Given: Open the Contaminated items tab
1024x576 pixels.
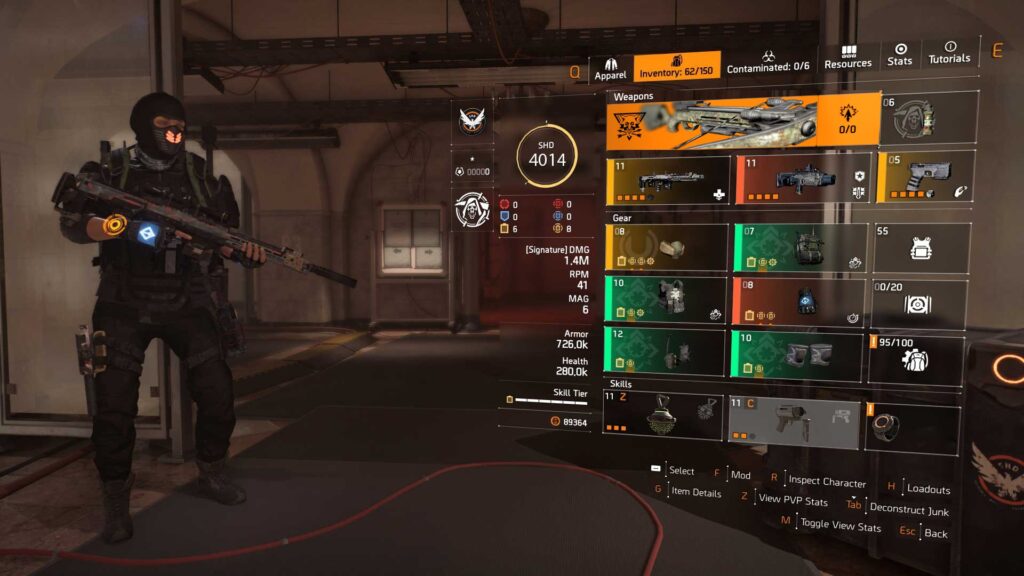Looking at the screenshot, I should tap(769, 65).
